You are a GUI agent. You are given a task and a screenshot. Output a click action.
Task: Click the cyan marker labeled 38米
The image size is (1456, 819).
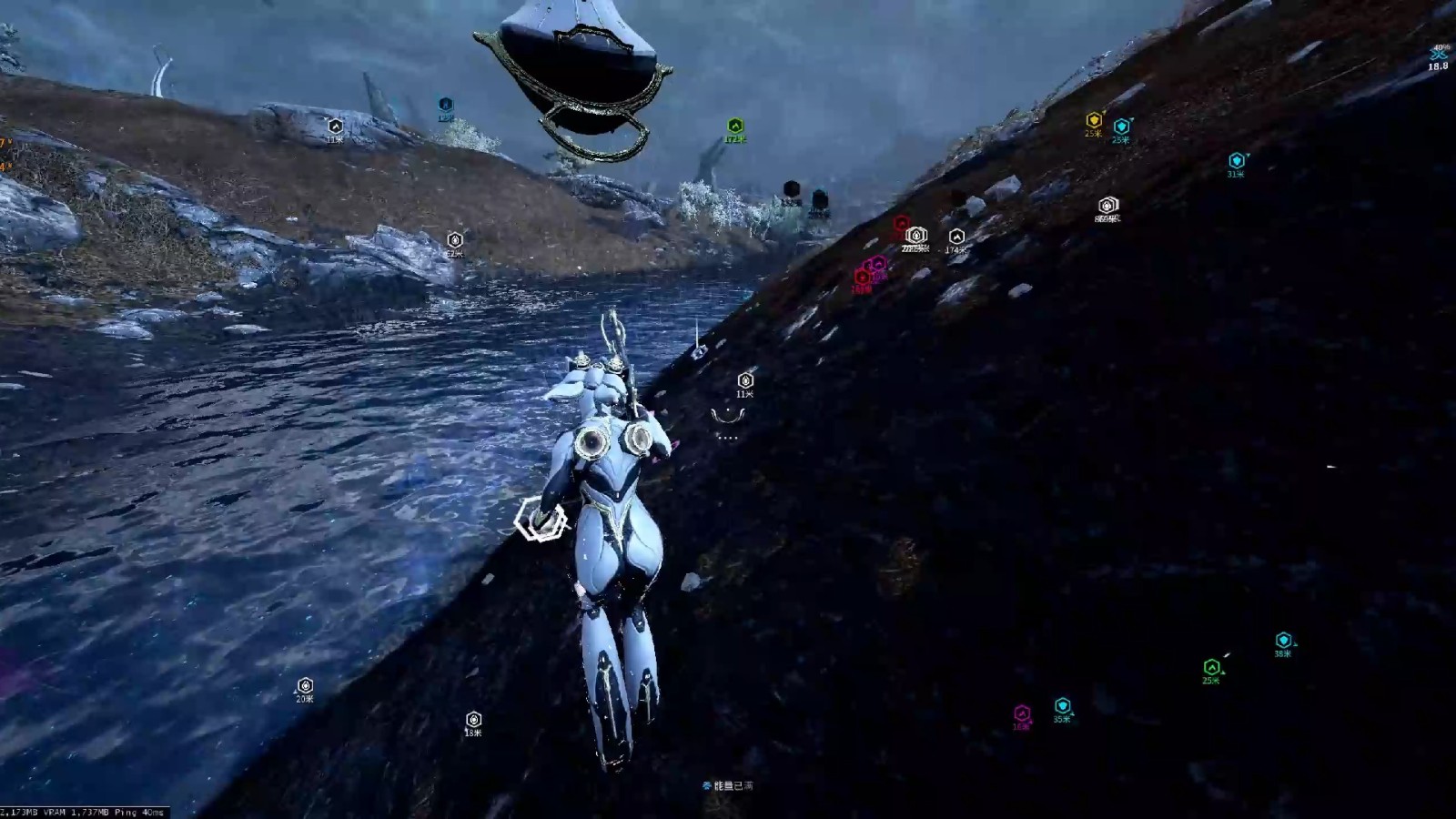[x=1283, y=641]
